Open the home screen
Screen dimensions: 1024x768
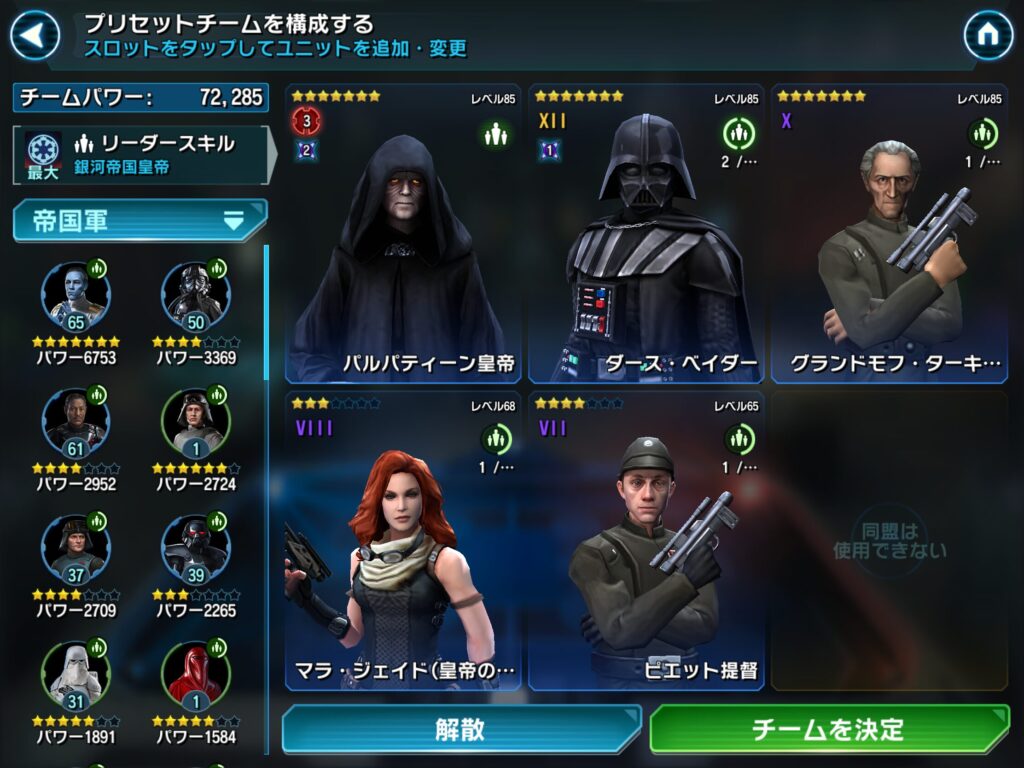pyautogui.click(x=988, y=36)
